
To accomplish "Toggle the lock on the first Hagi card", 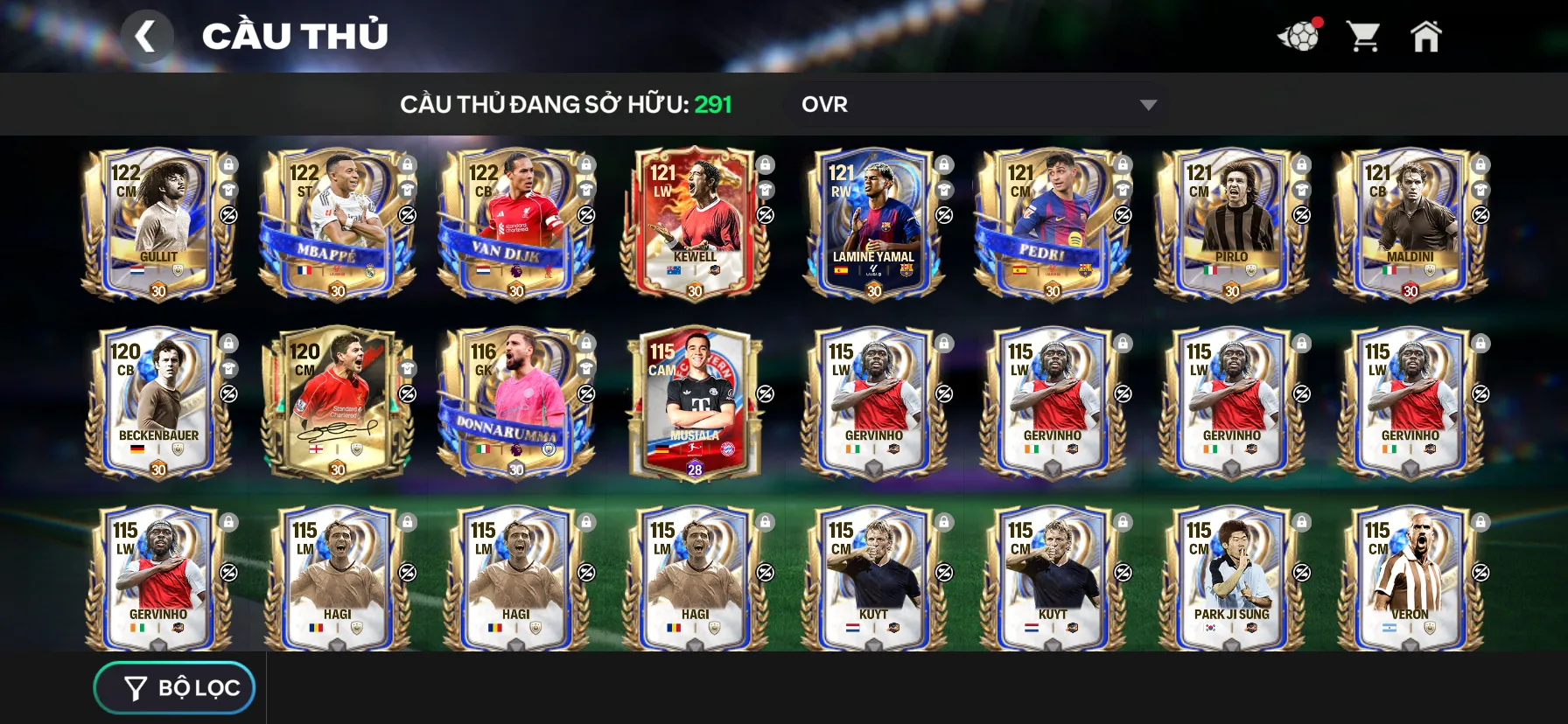I will (406, 520).
